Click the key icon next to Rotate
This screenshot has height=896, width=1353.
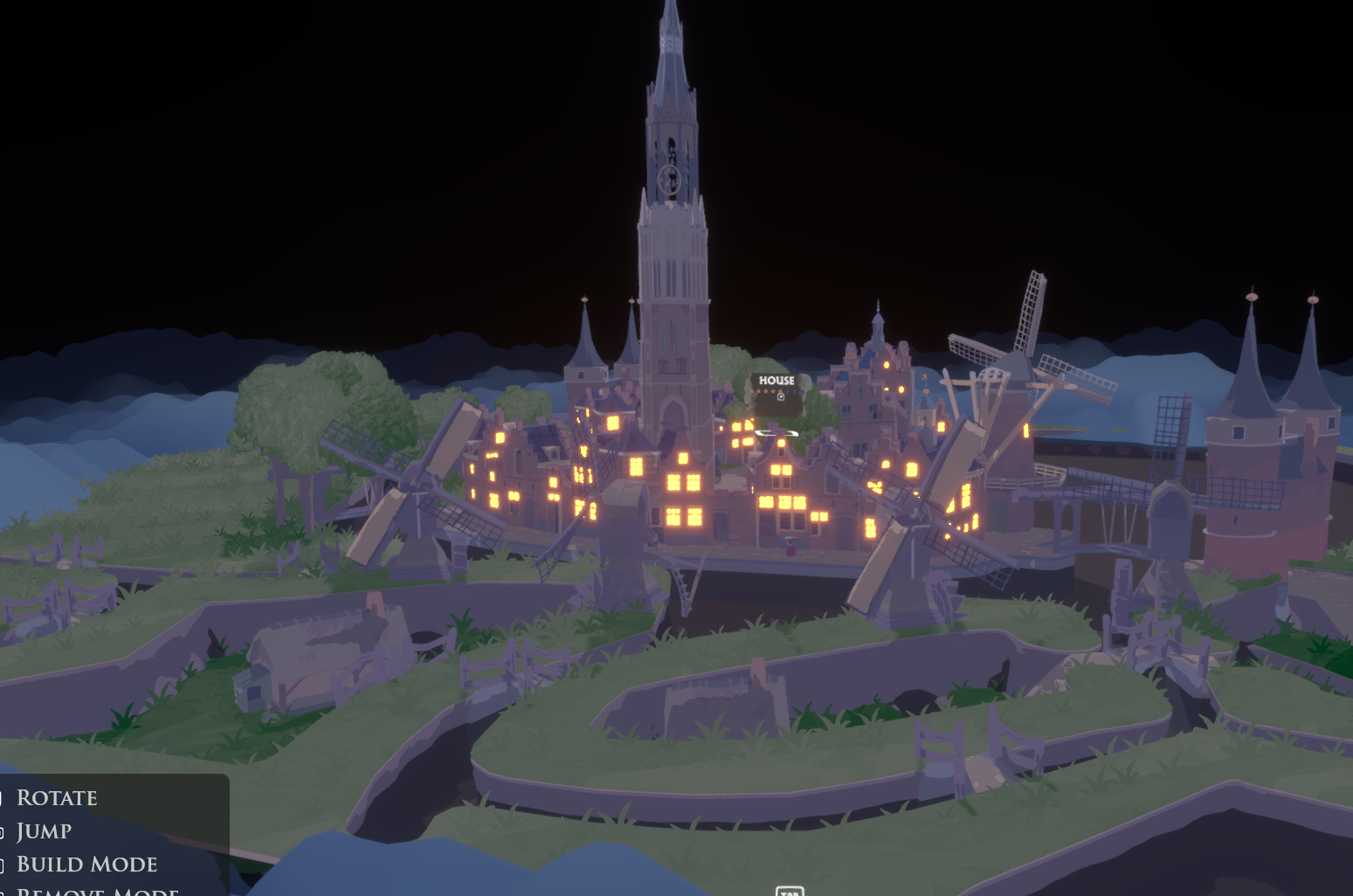pyautogui.click(x=2, y=796)
